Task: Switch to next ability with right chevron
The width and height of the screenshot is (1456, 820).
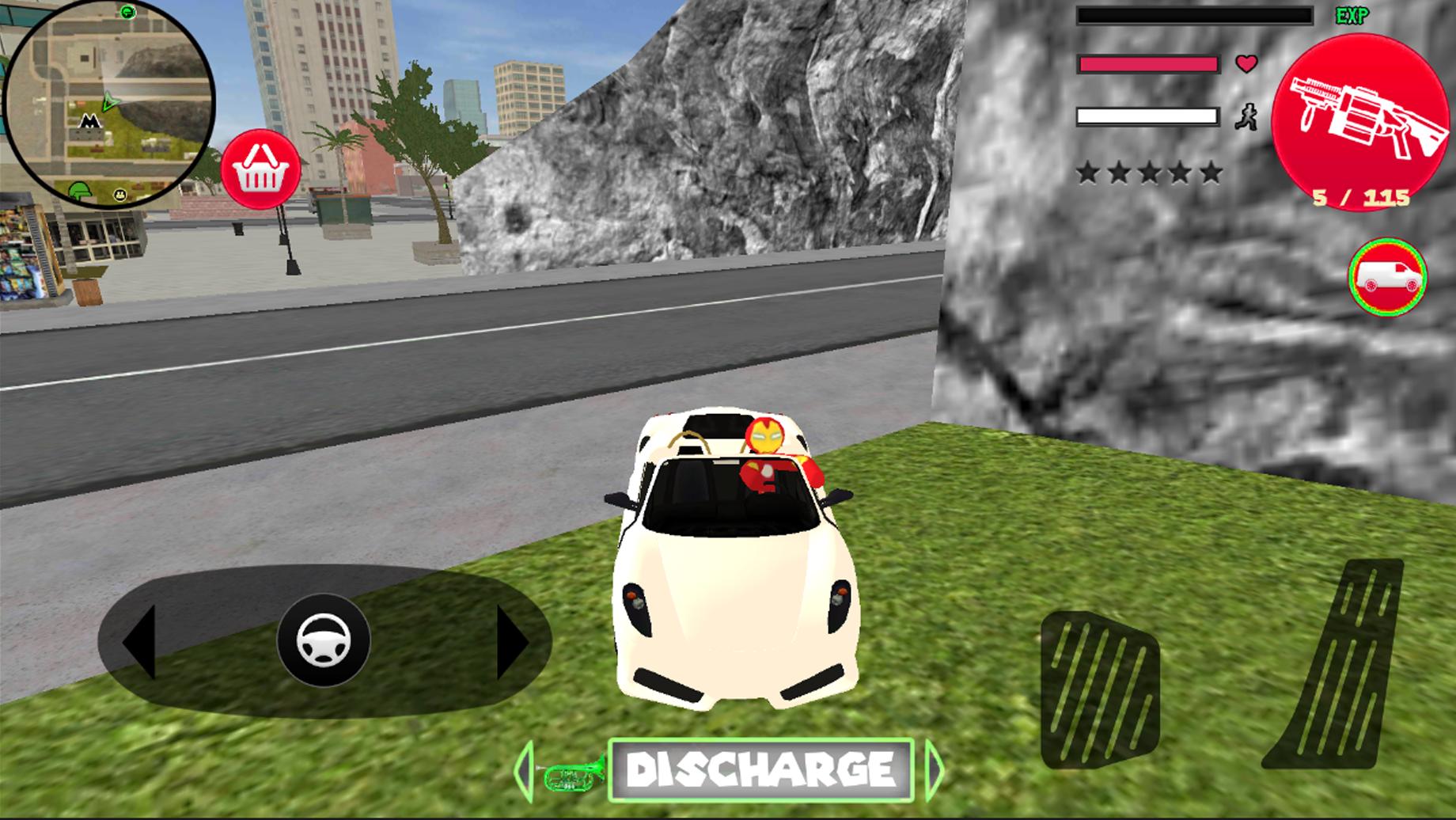Action: pyautogui.click(x=935, y=769)
